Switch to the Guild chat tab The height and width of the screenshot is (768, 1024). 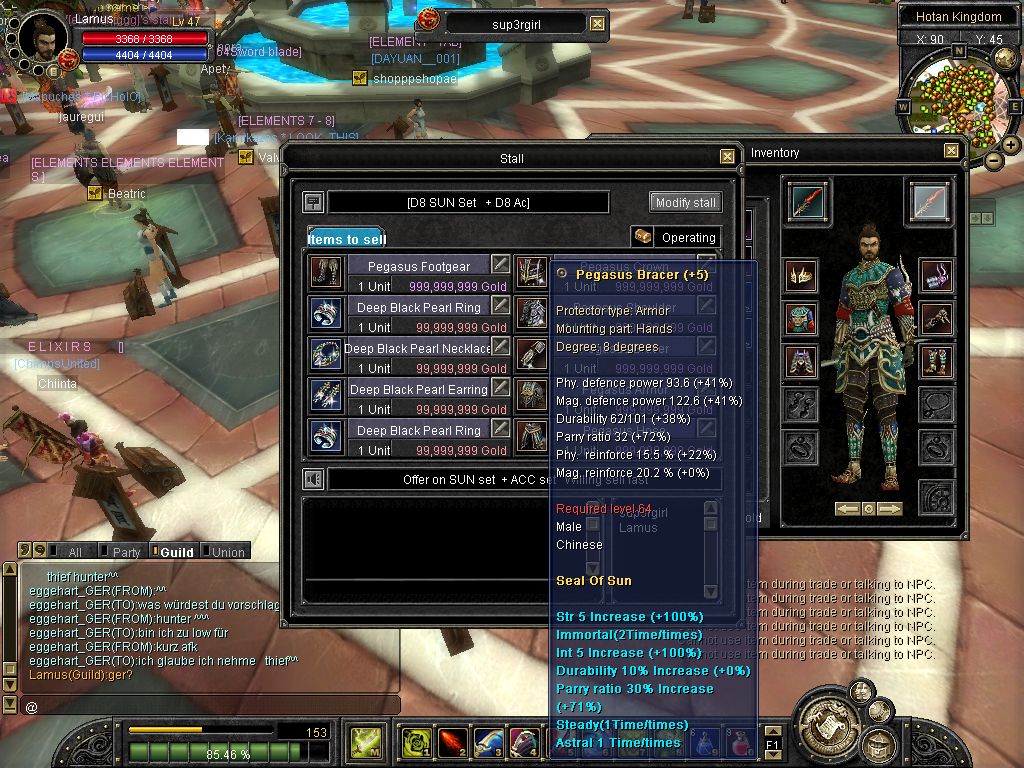176,552
